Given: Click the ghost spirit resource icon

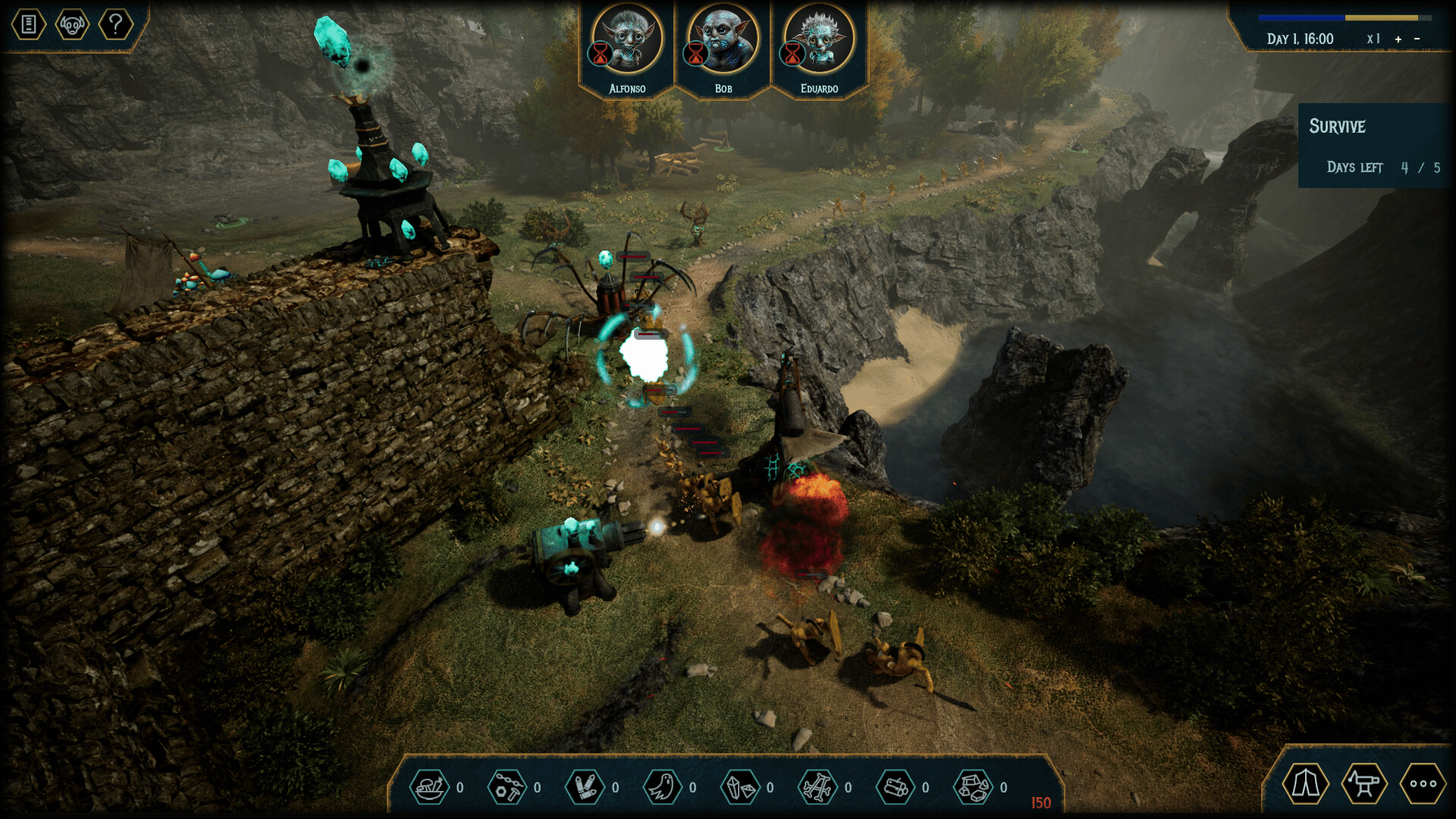Looking at the screenshot, I should (x=662, y=787).
